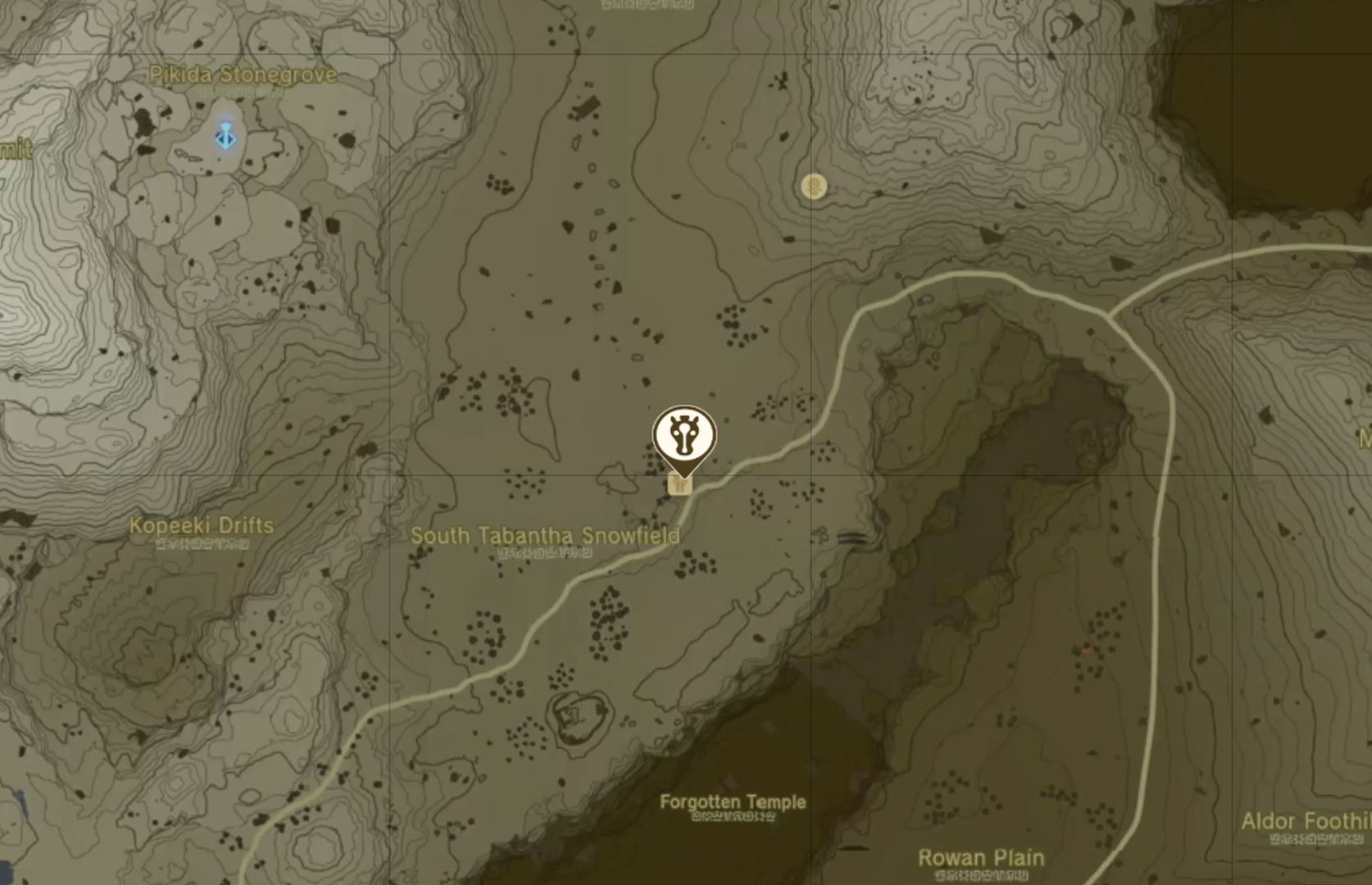Select the stable icon beneath the horse pin
1372x885 pixels.
(x=681, y=486)
